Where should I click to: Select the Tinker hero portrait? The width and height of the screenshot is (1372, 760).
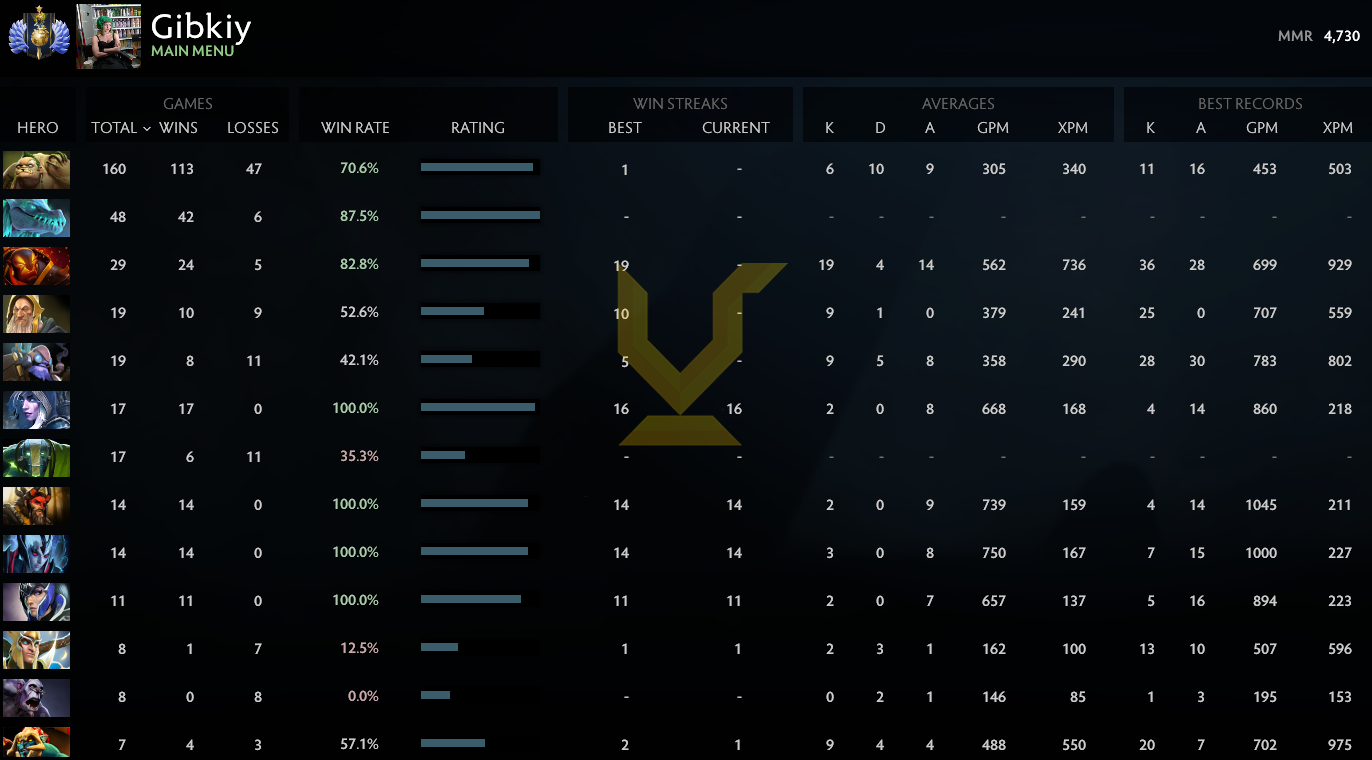coord(36,362)
